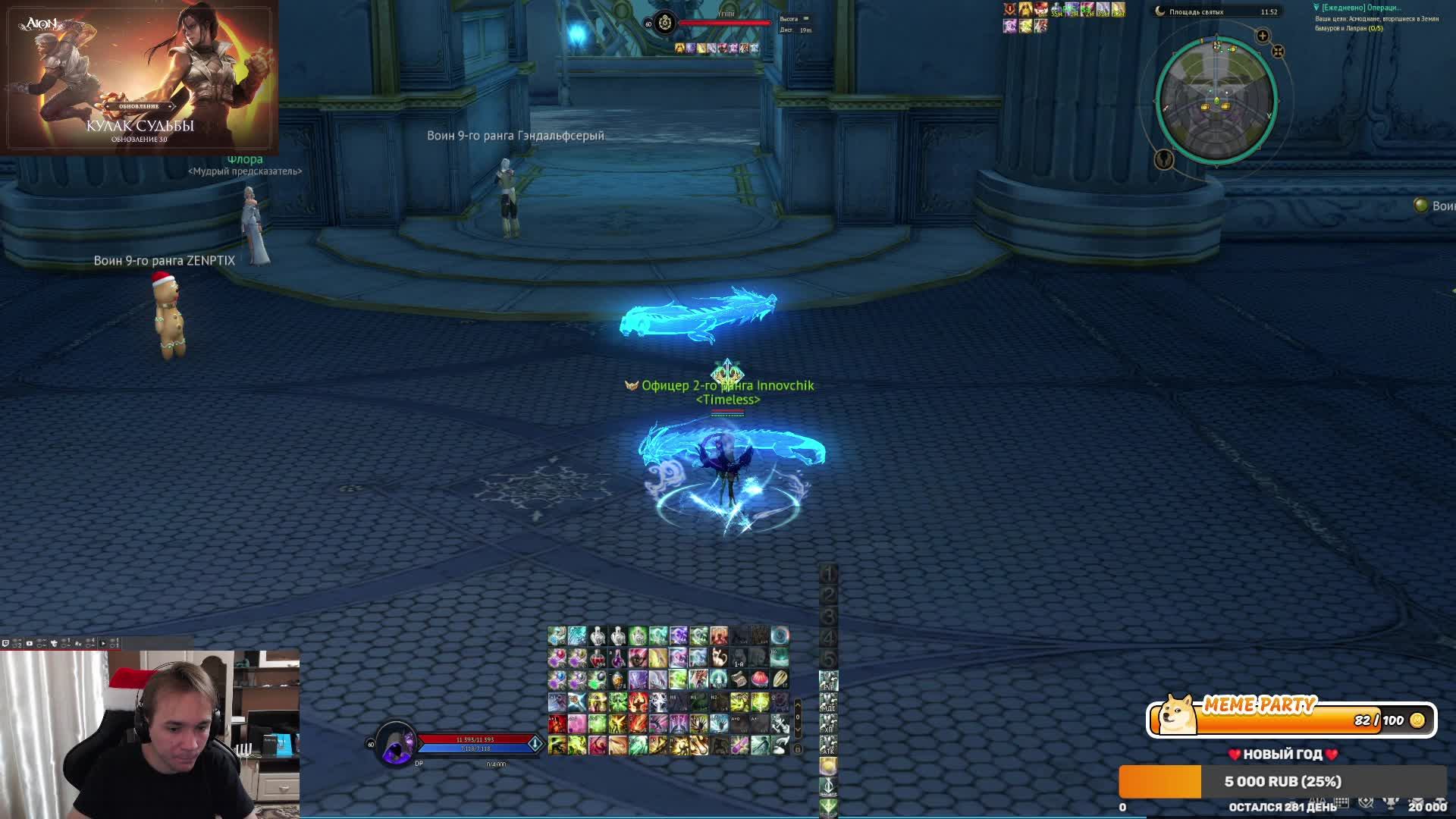Drink the red health potion
Image resolution: width=1456 pixels, height=819 pixels.
coord(598,657)
